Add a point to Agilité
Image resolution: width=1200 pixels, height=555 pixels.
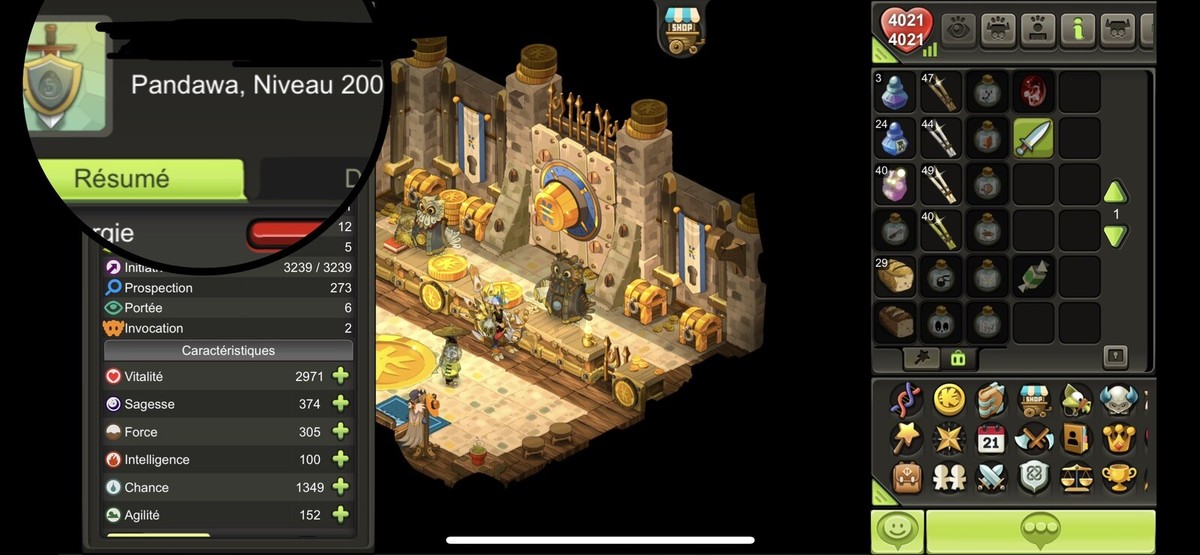[x=340, y=515]
